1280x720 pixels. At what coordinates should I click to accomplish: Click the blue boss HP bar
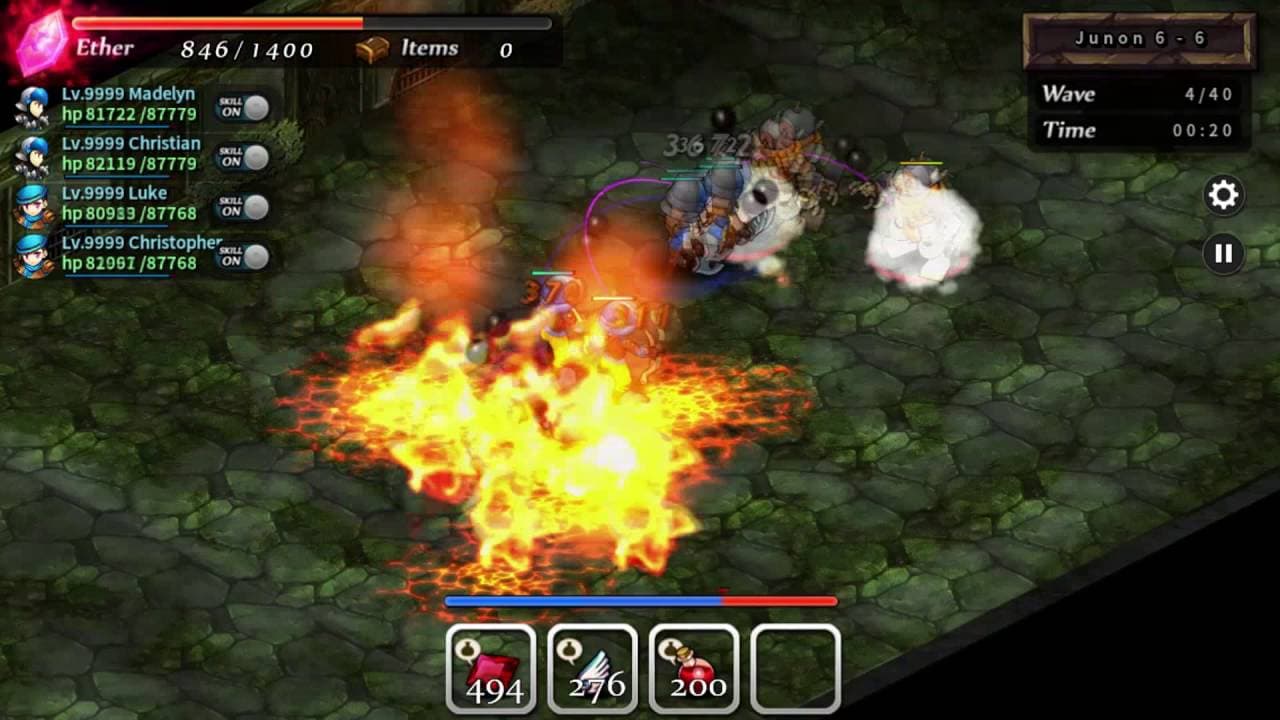point(584,599)
